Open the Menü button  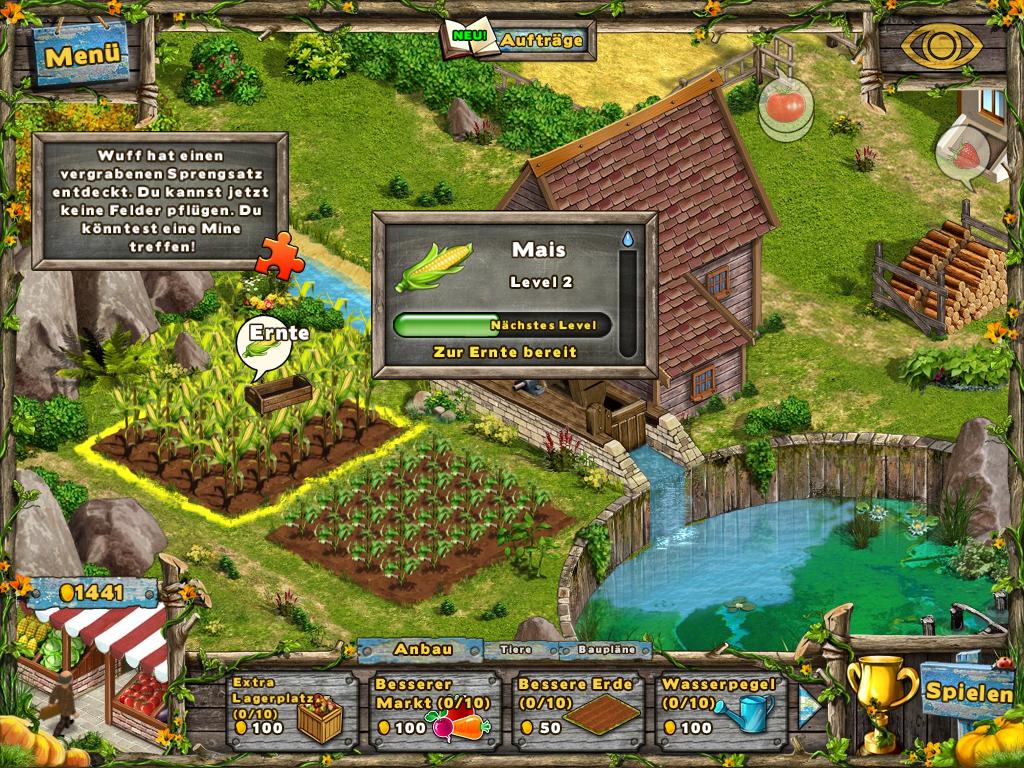pos(82,55)
